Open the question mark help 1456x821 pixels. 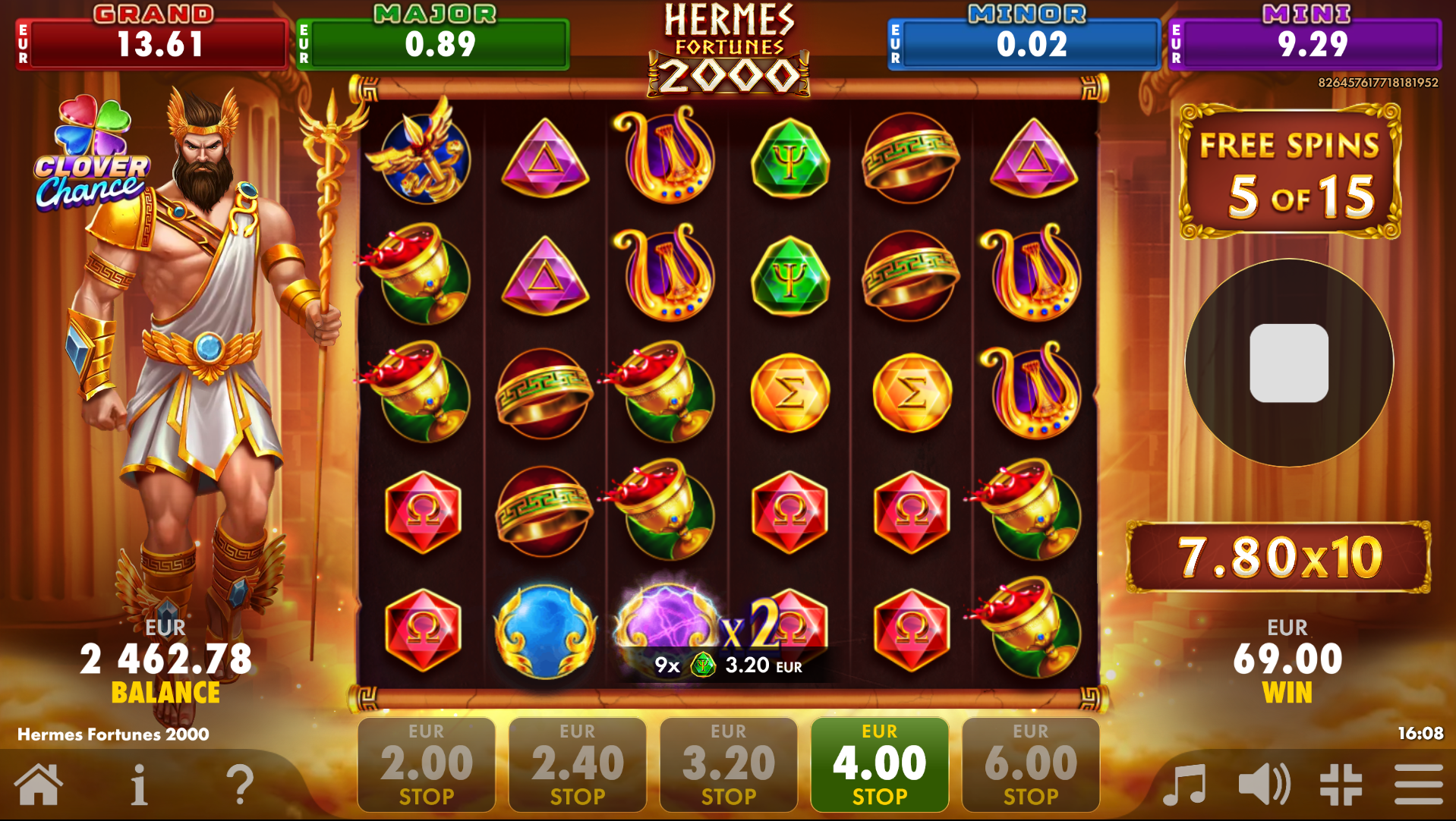[x=240, y=785]
